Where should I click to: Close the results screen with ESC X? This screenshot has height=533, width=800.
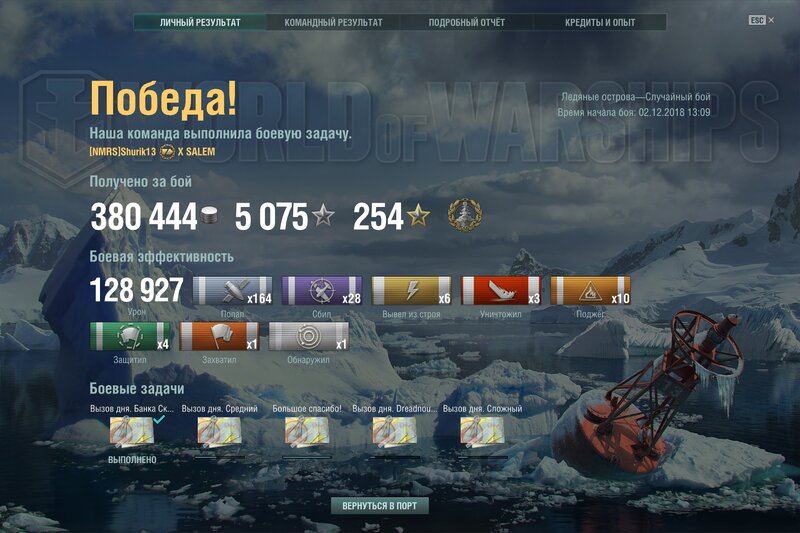pyautogui.click(x=761, y=20)
